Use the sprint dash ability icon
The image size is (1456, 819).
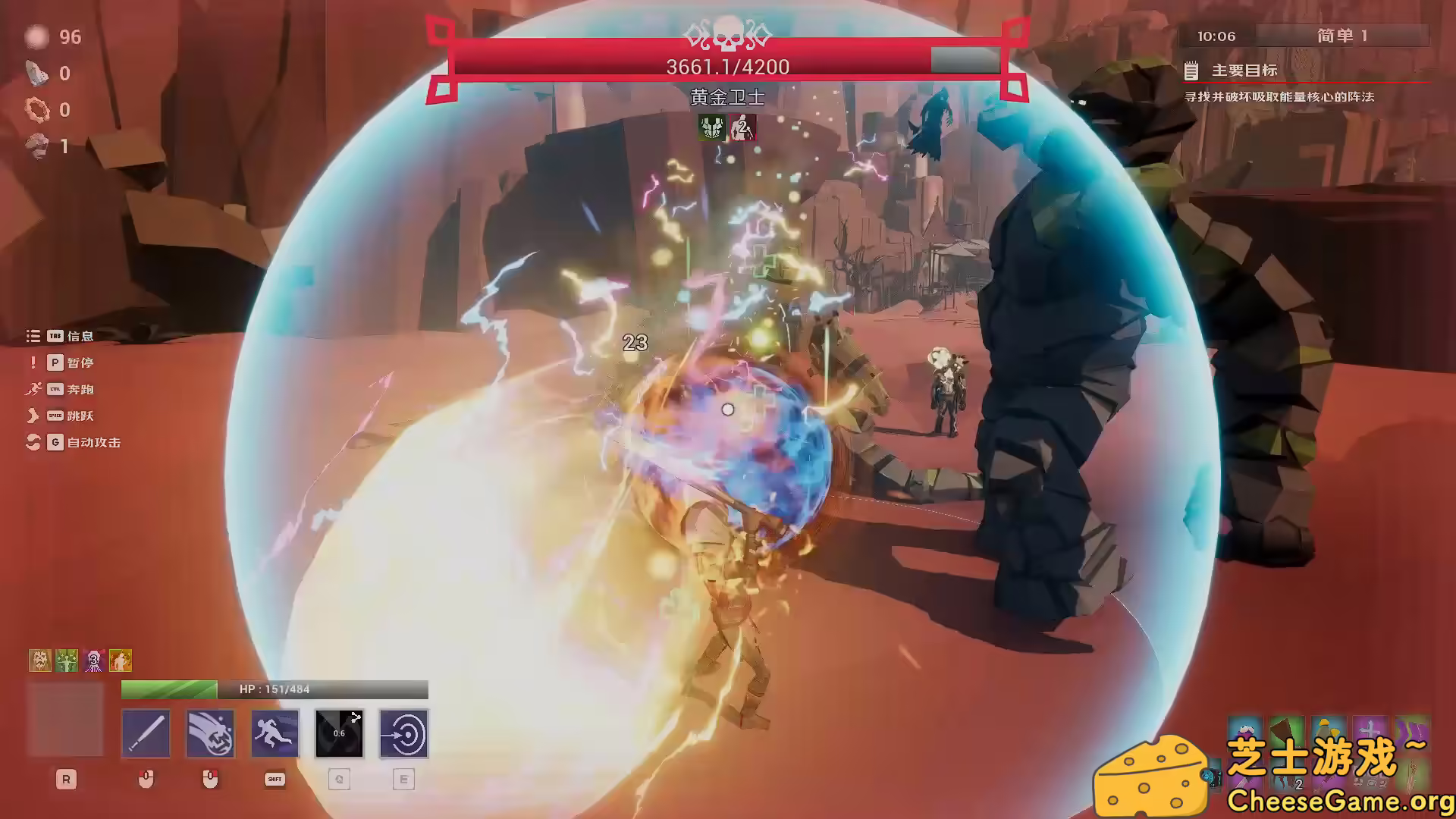click(x=275, y=733)
